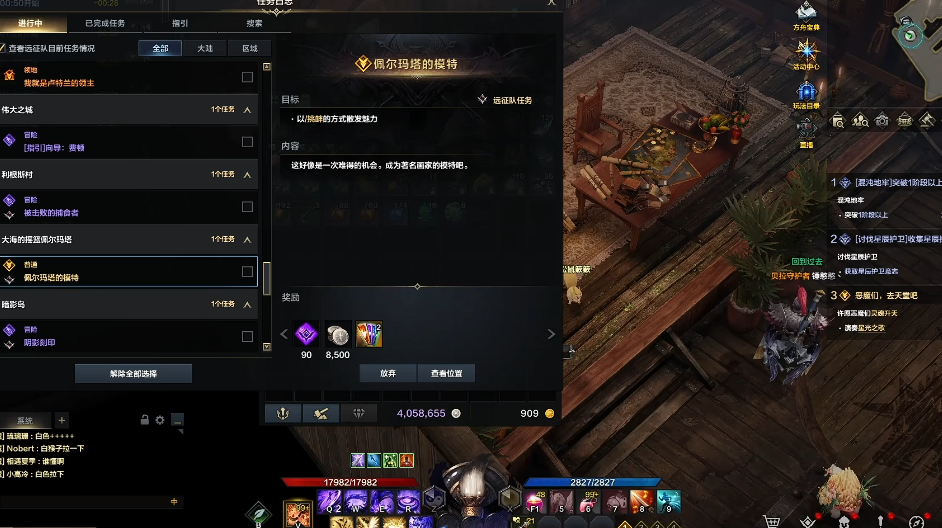942x528 pixels.
Task: Filter quests by 区域
Action: point(249,48)
